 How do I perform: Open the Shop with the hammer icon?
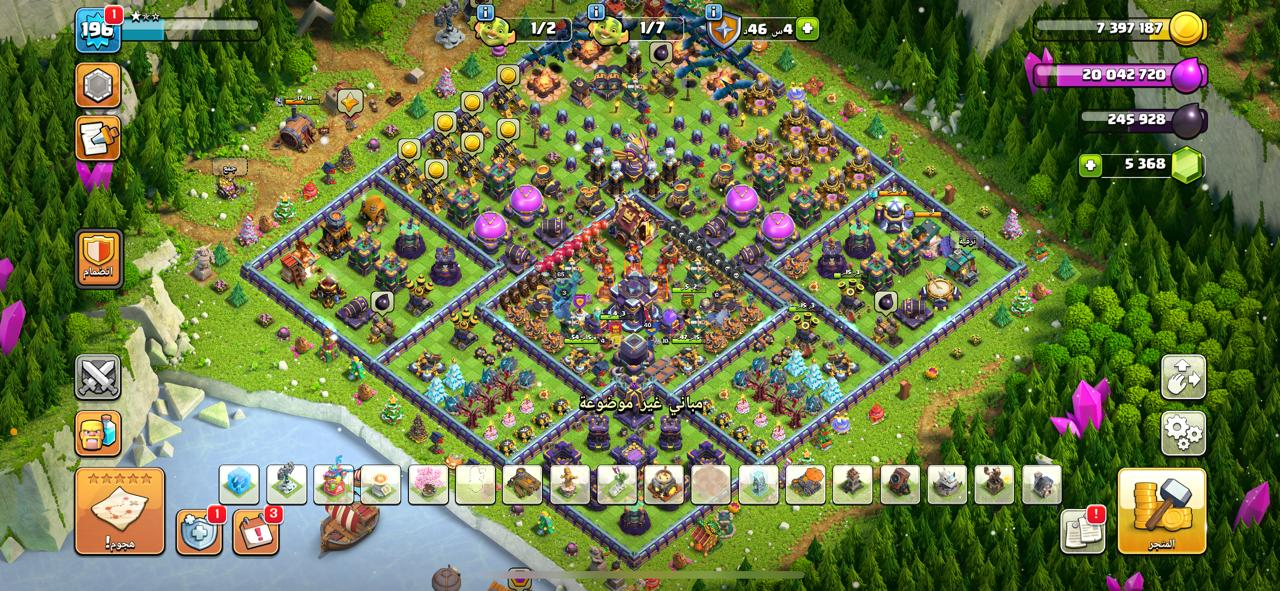(x=1161, y=511)
